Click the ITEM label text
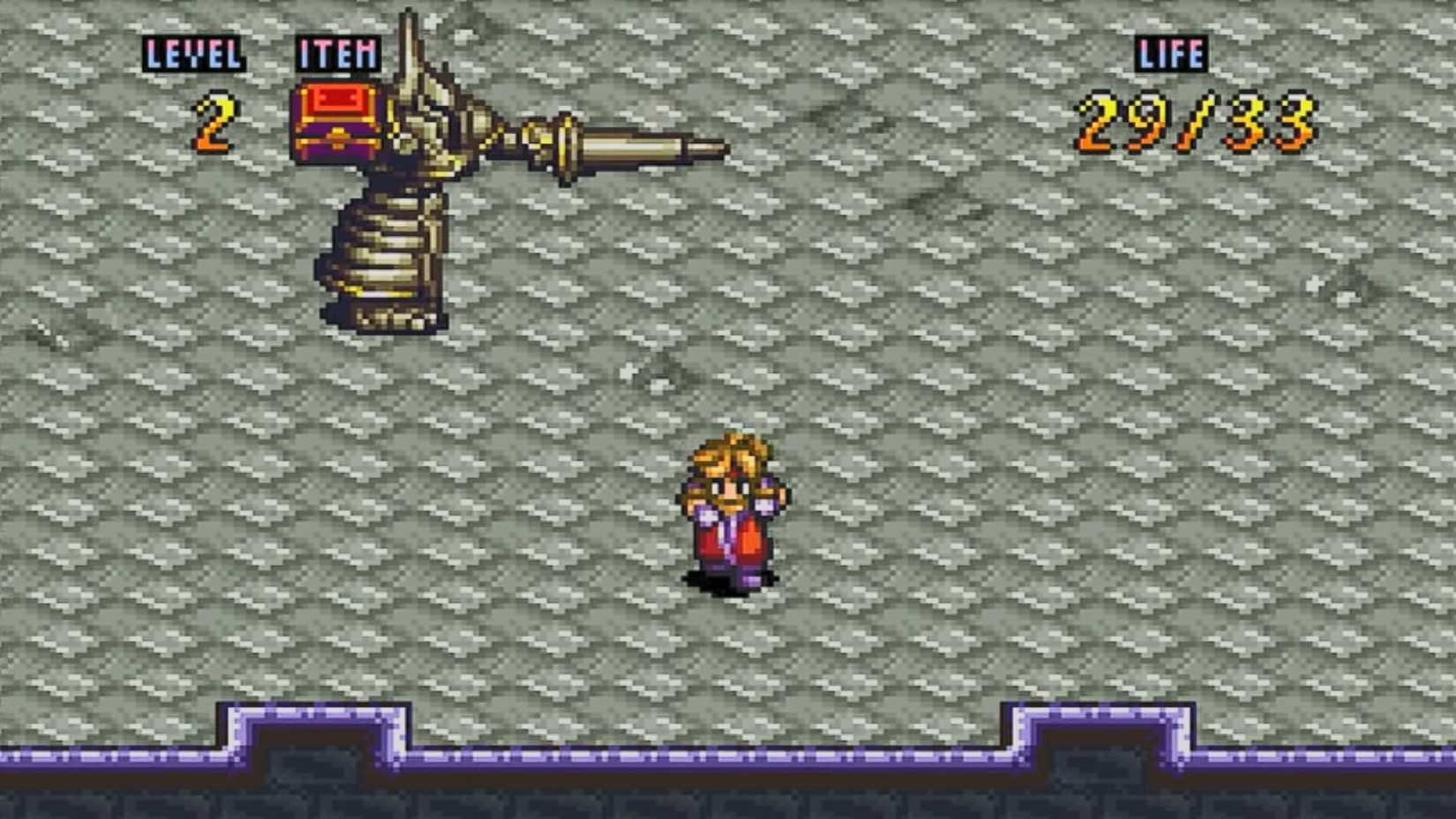1456x819 pixels. click(338, 53)
